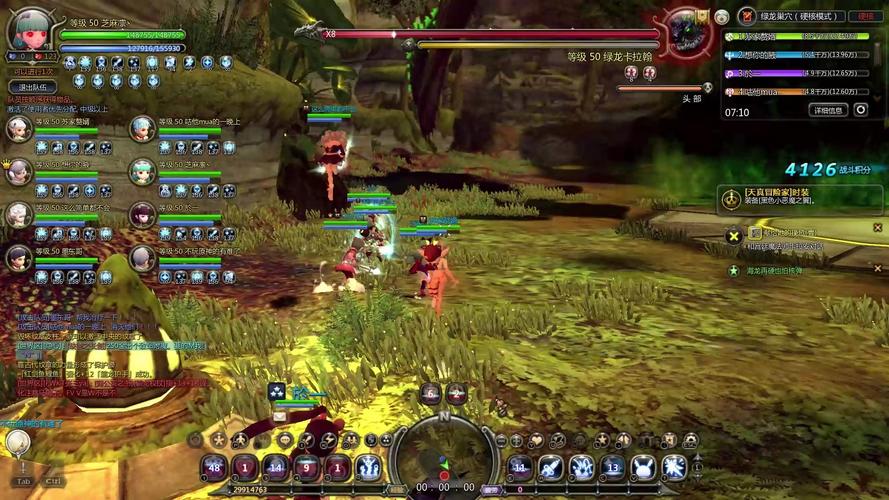Activate the skill slot showing cooldown 11
Screen dimensions: 889x500
tap(520, 467)
